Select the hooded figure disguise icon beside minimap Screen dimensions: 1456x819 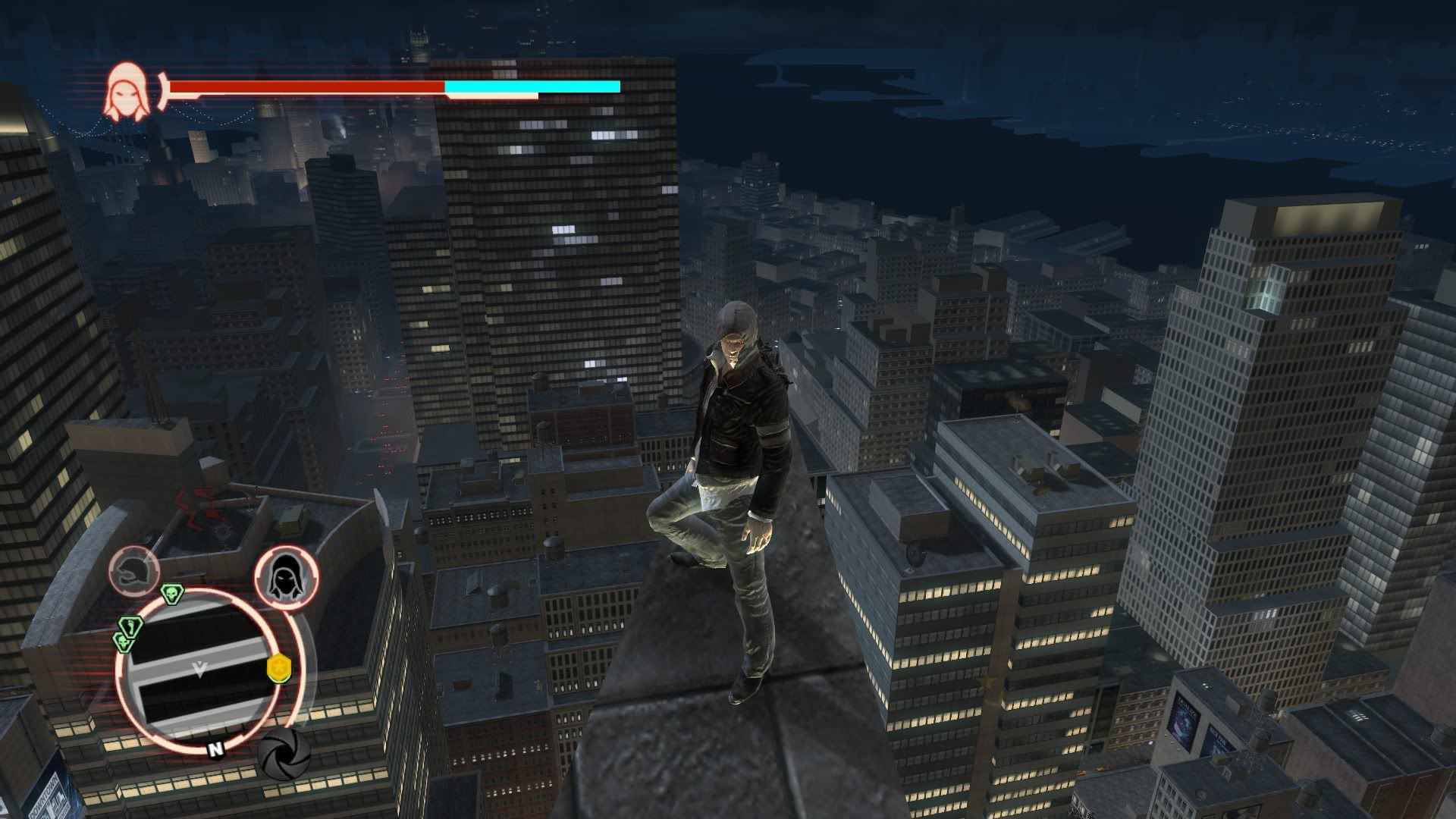pos(285,579)
